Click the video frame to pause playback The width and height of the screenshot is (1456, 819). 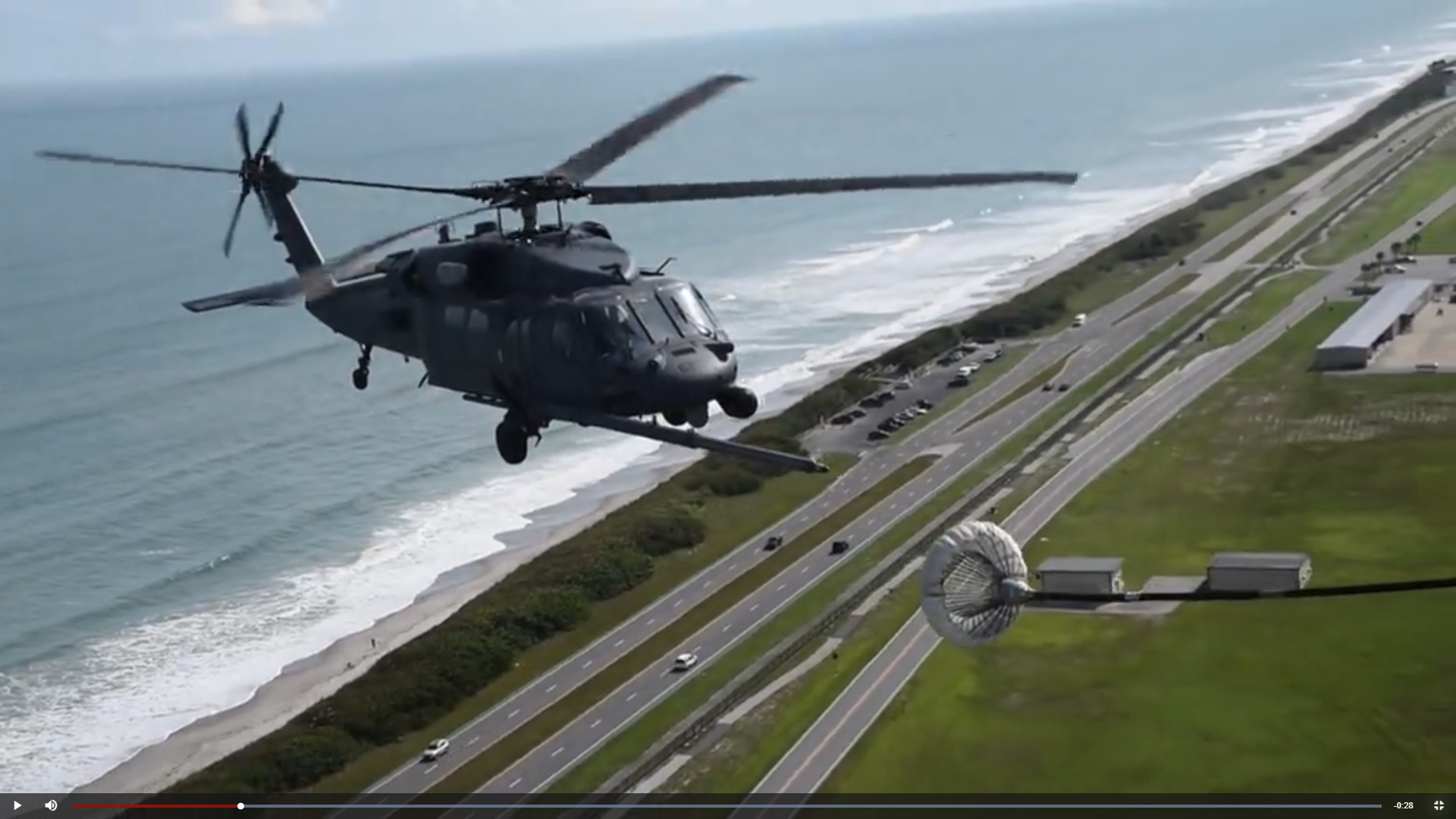[x=728, y=394]
